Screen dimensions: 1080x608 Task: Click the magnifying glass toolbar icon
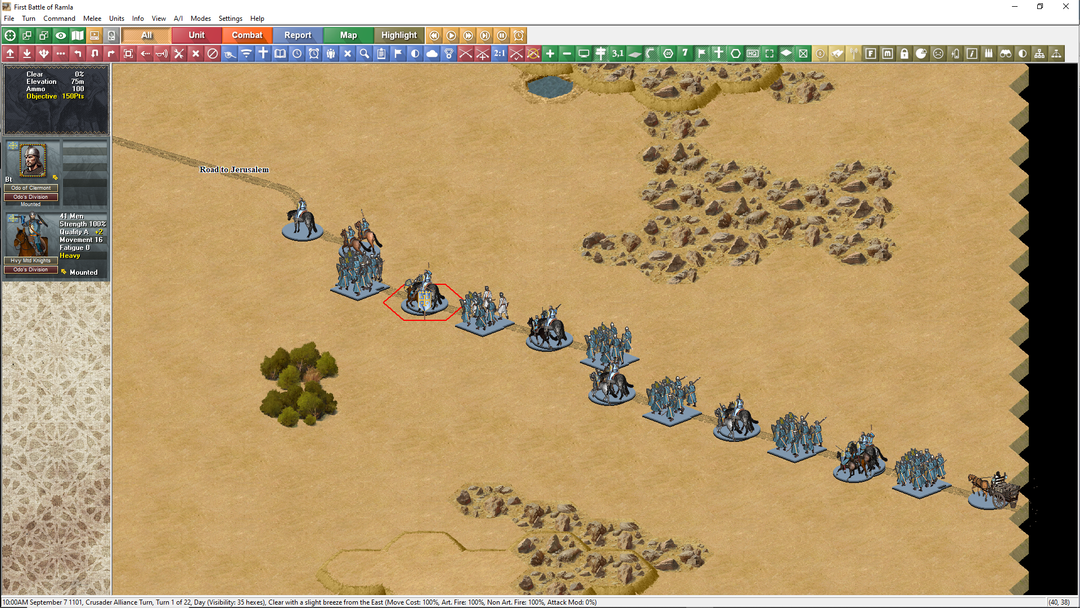tap(364, 53)
